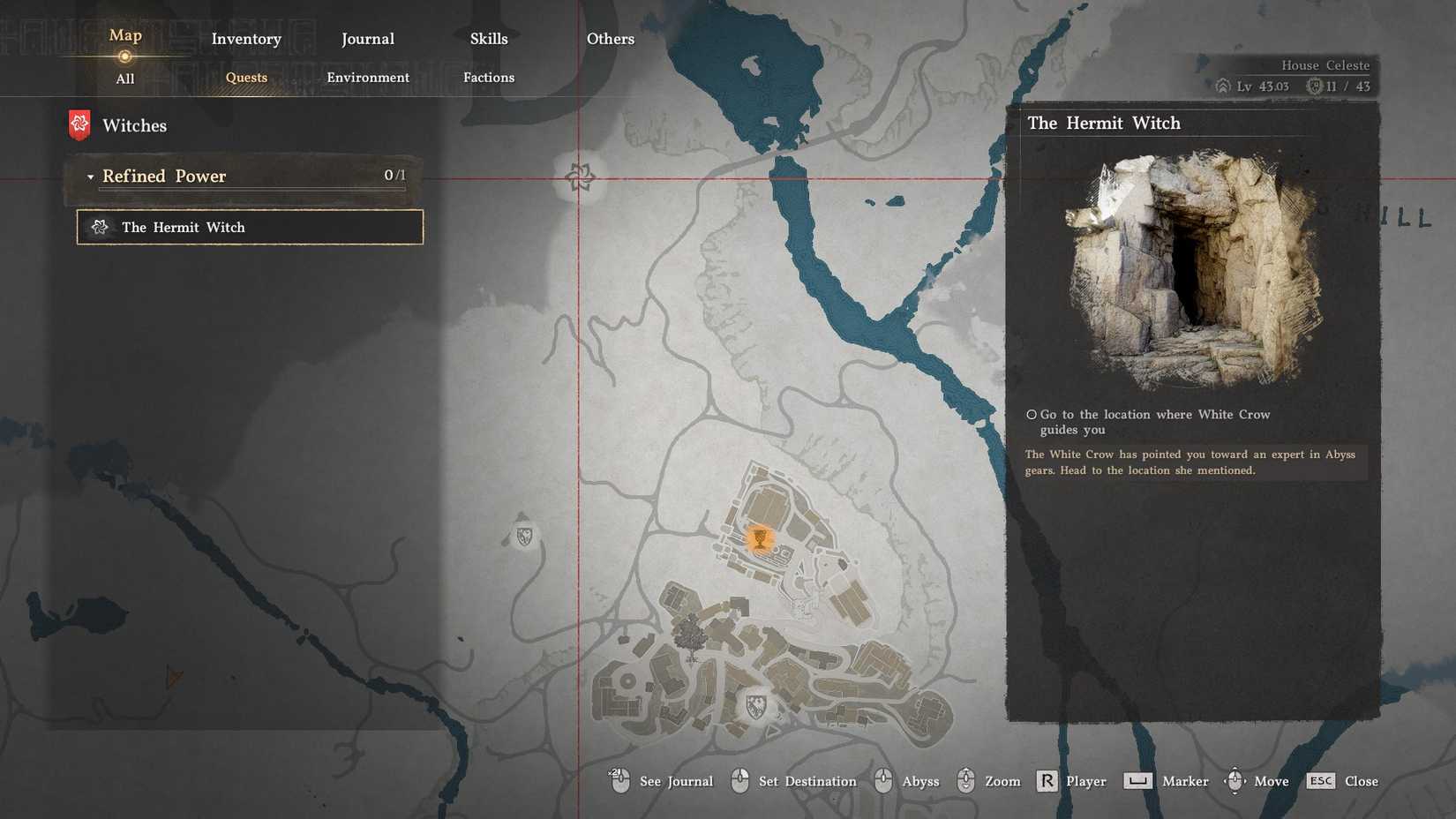Switch to the Environment filter
Image resolution: width=1456 pixels, height=819 pixels.
(368, 78)
